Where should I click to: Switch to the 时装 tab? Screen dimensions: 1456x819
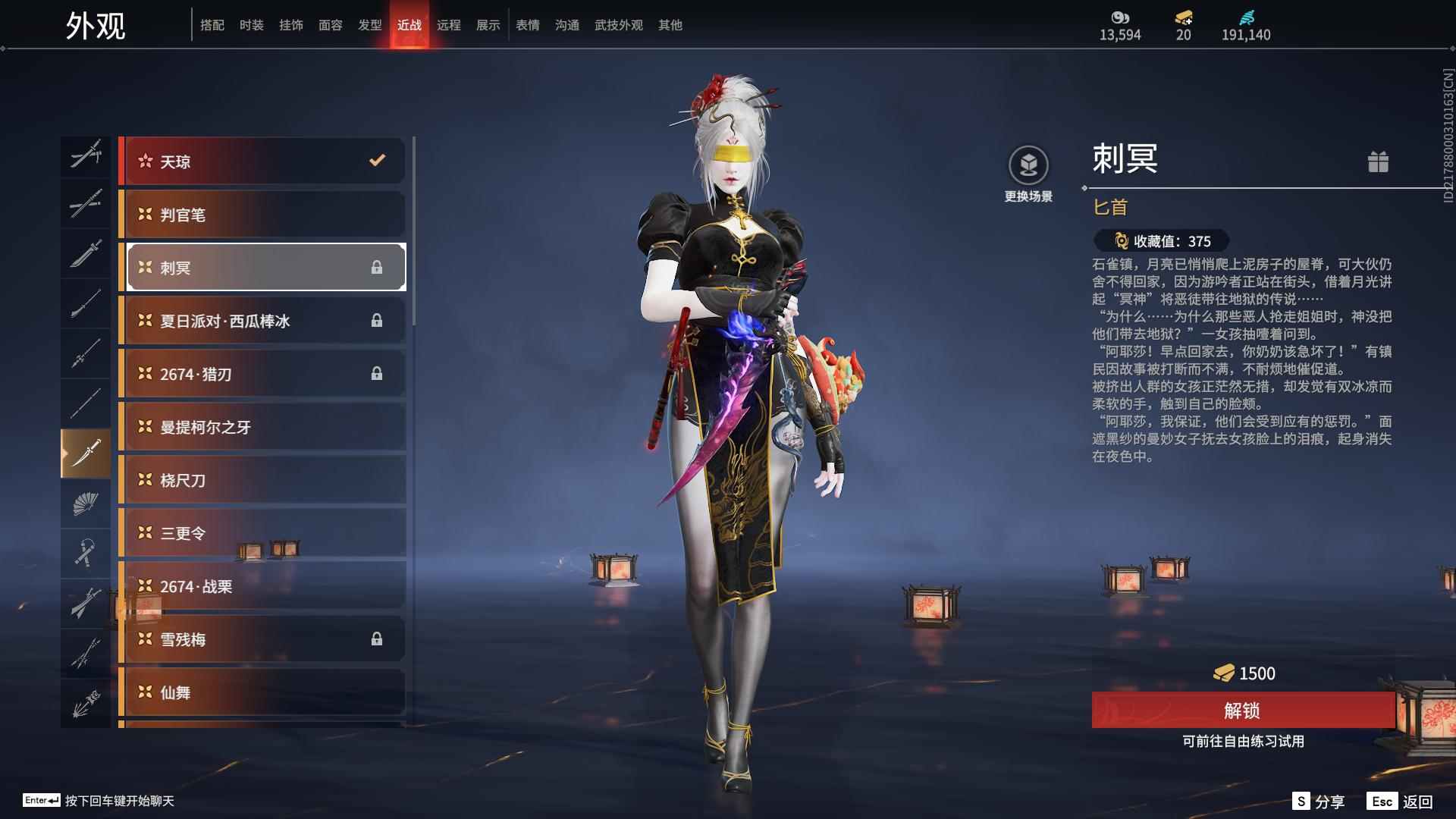click(251, 25)
